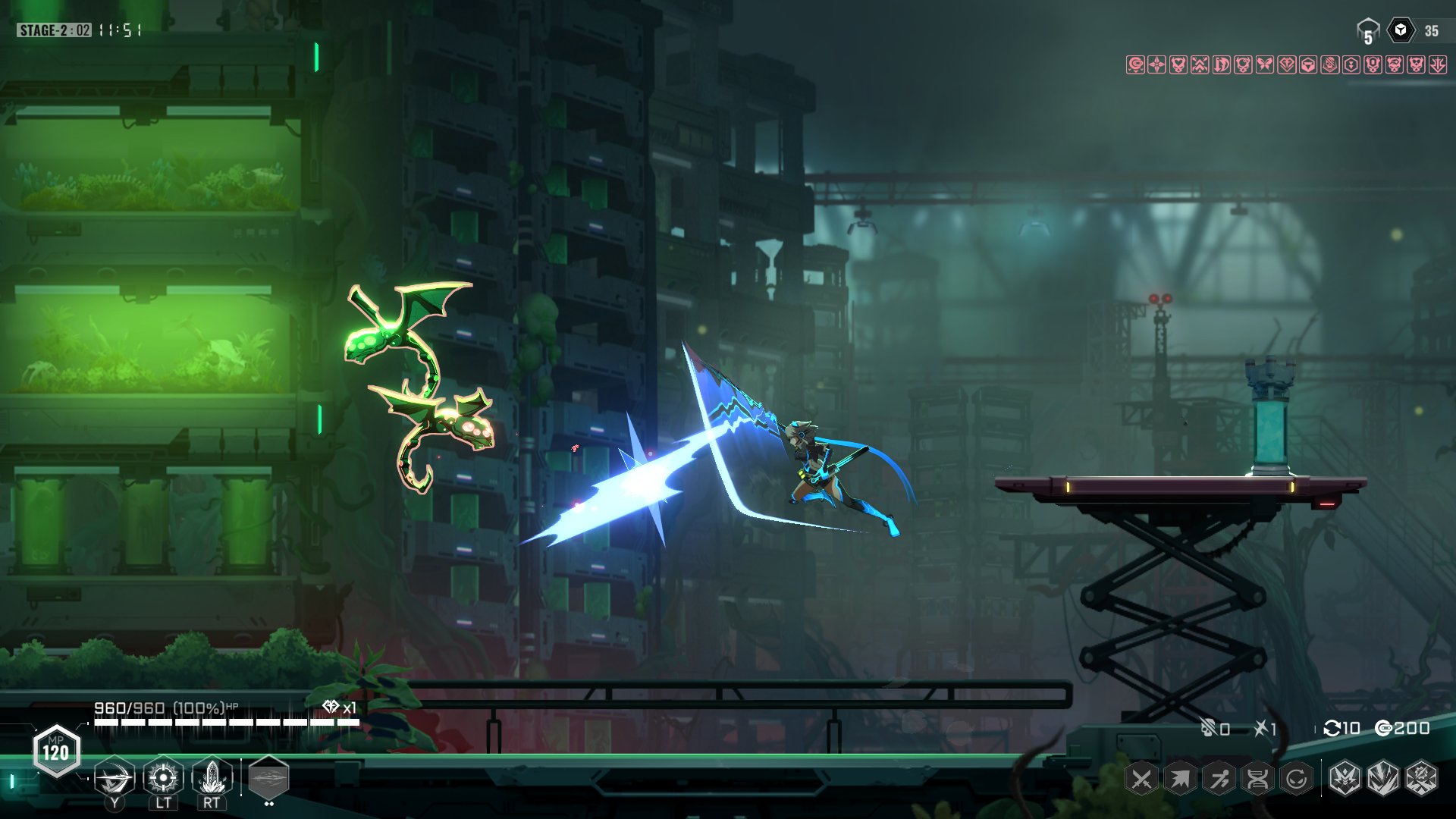Viewport: 1456px width, 819px height.
Task: Activate the bow arrow skill icon
Action: (115, 777)
